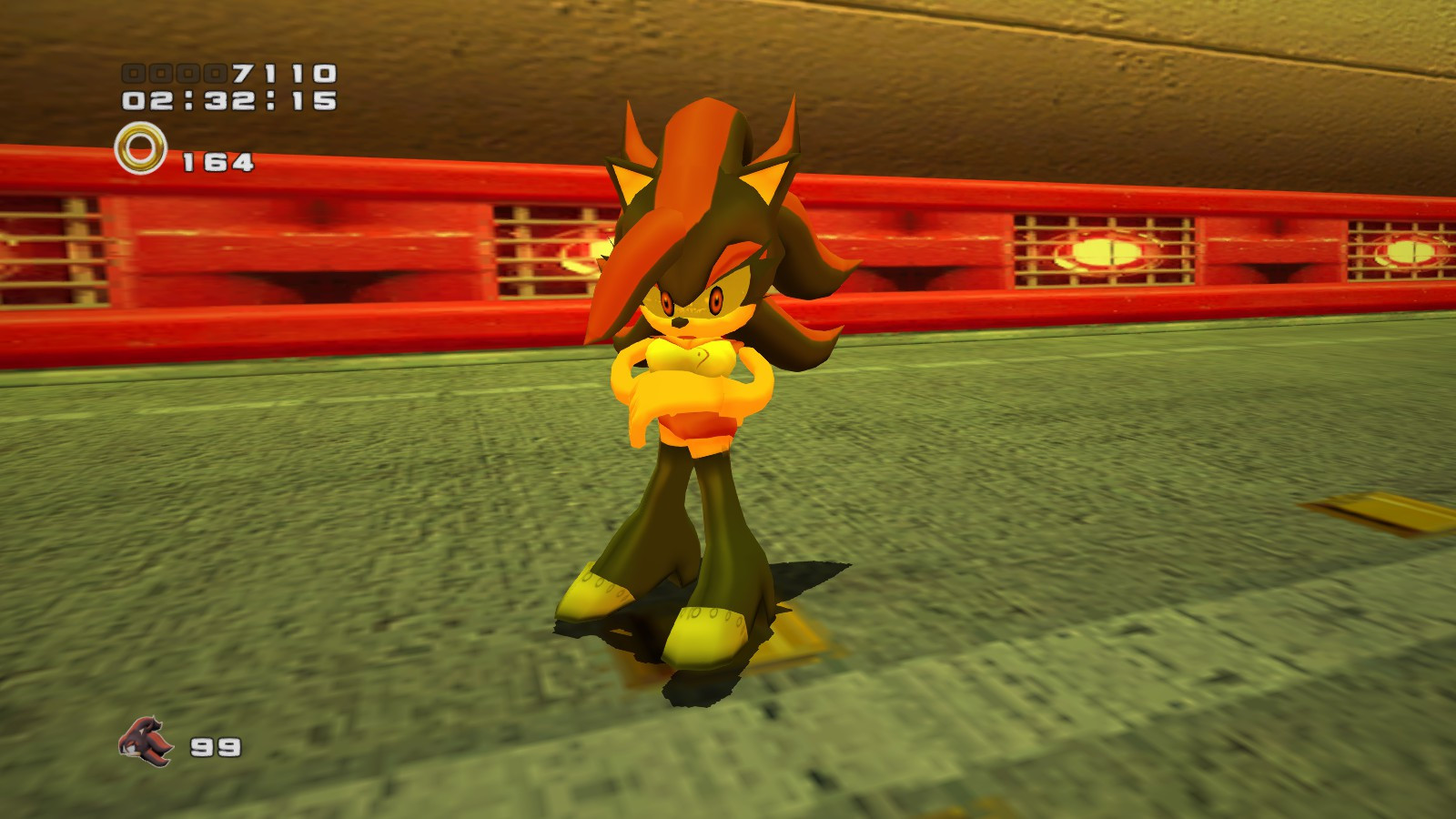Click the golden ring icon in the HUD
The height and width of the screenshot is (819, 1456).
(141, 148)
